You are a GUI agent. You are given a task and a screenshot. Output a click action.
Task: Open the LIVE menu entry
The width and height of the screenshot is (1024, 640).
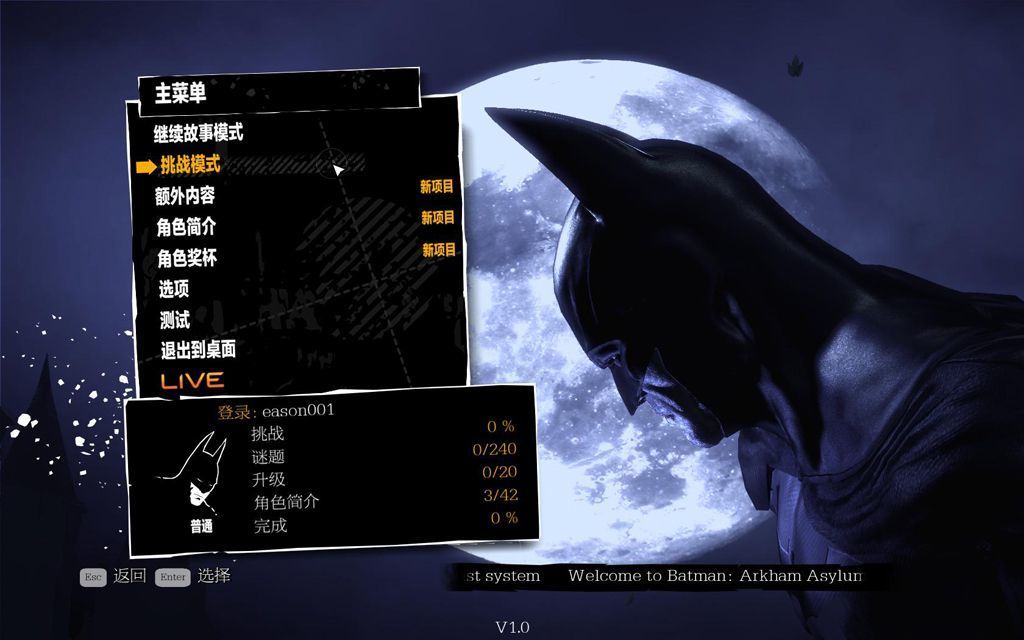pyautogui.click(x=192, y=381)
